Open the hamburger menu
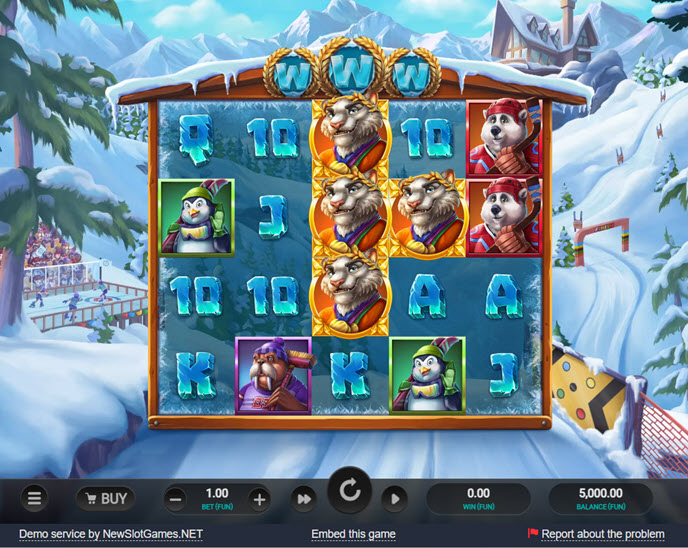 (x=35, y=497)
